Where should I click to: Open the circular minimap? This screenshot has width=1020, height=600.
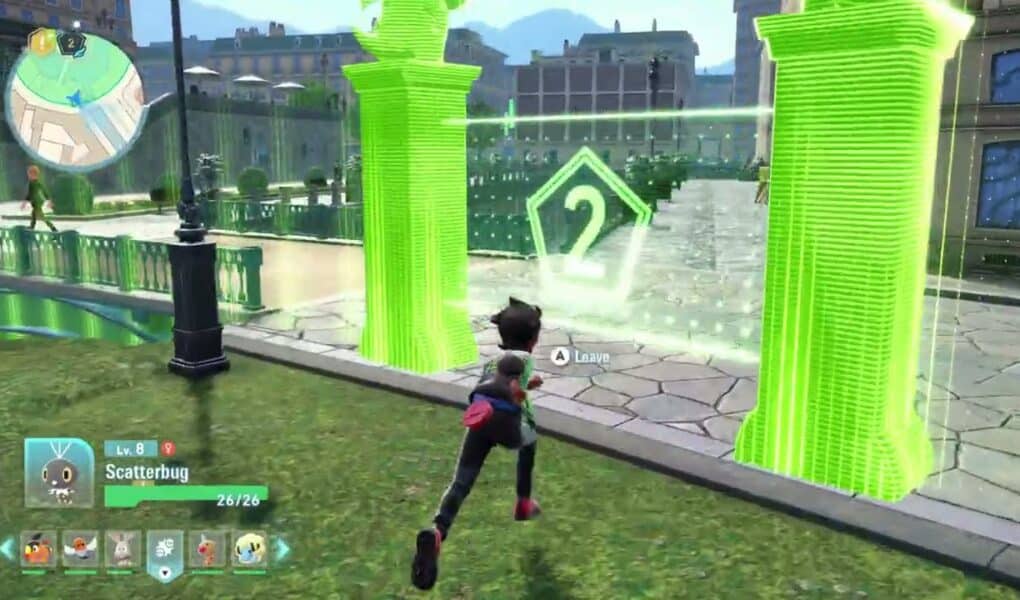(x=75, y=100)
